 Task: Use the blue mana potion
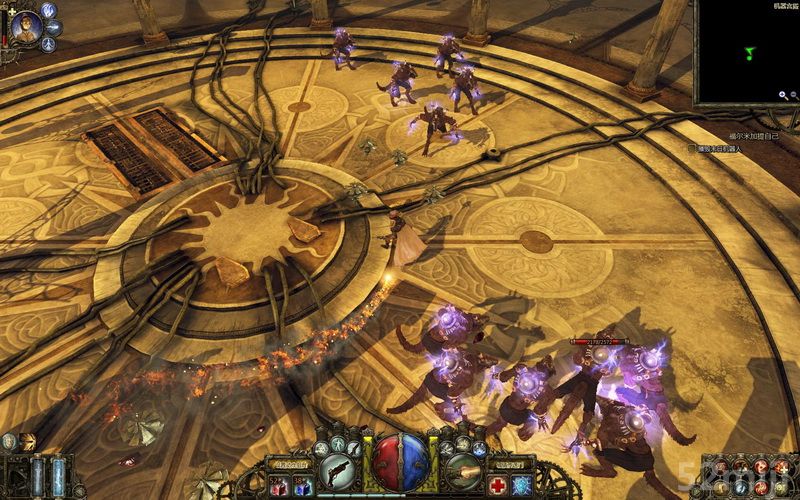click(x=300, y=485)
